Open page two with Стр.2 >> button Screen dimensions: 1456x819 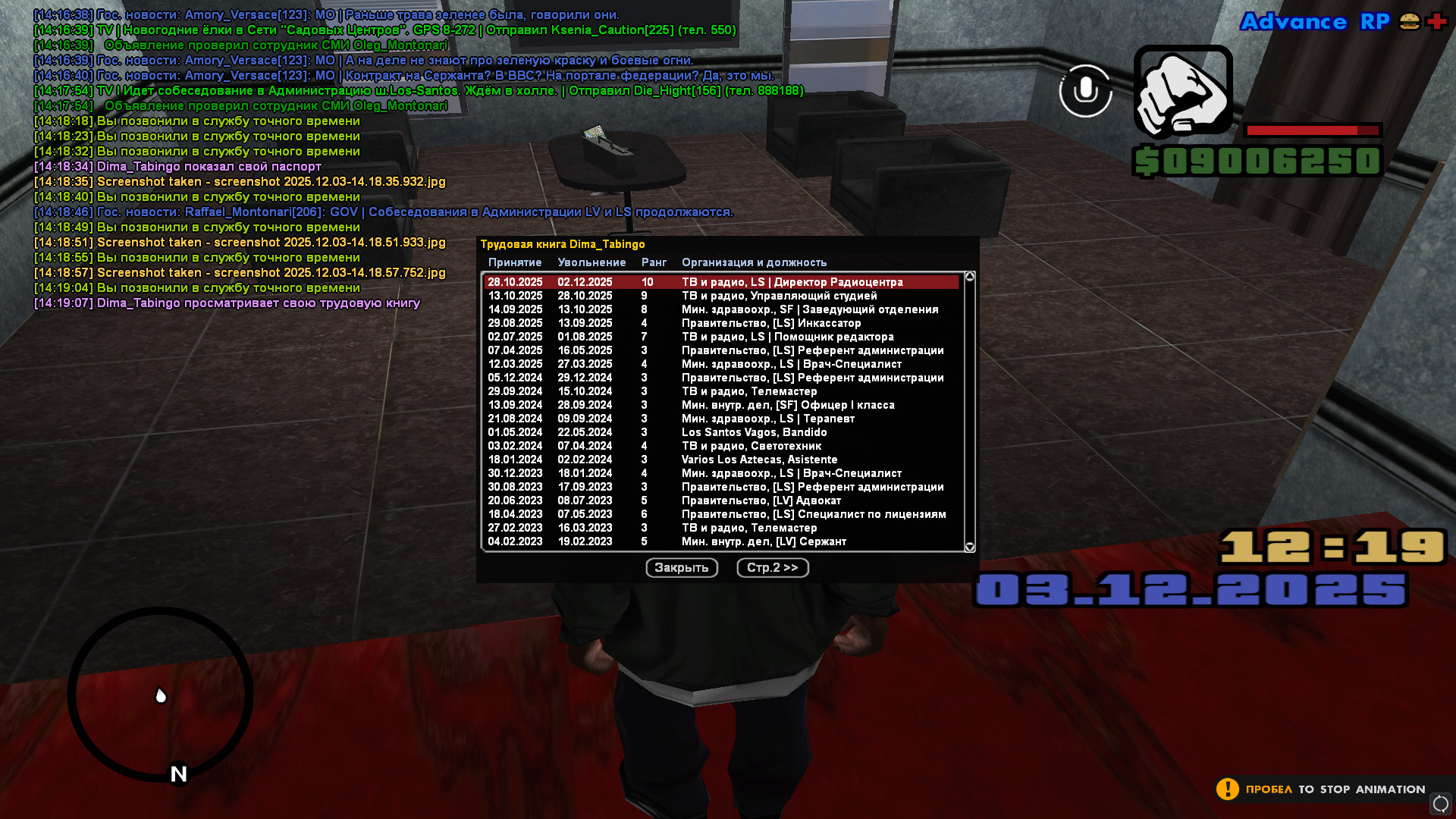pos(772,567)
